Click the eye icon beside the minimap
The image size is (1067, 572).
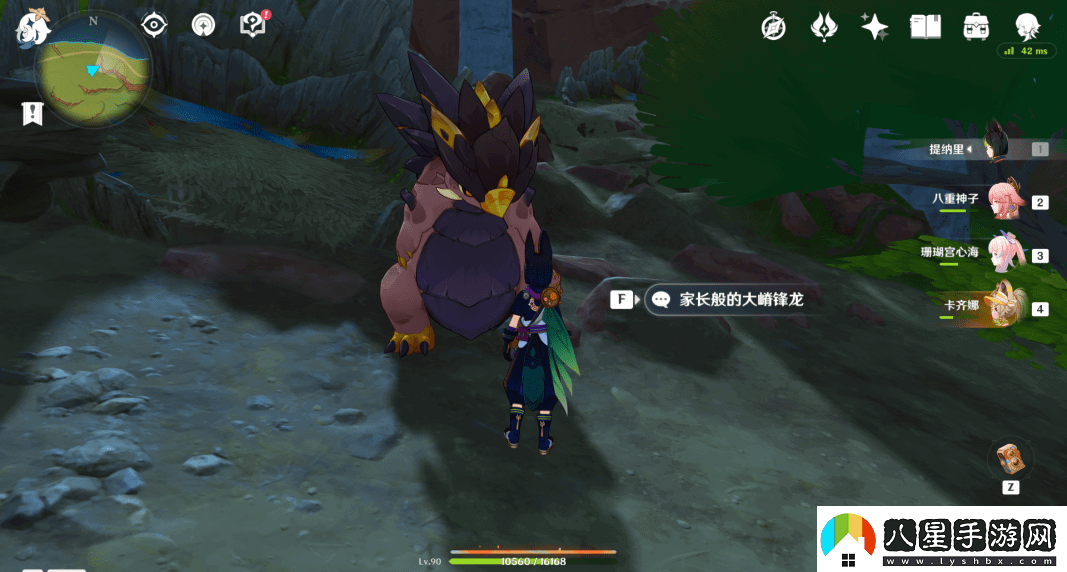(x=153, y=24)
